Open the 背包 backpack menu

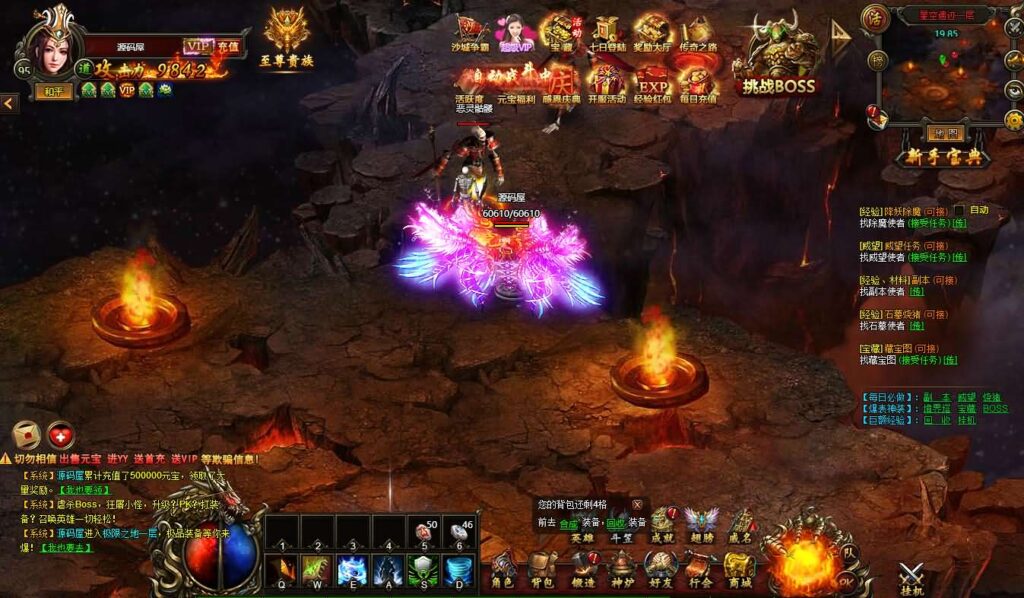coord(542,570)
